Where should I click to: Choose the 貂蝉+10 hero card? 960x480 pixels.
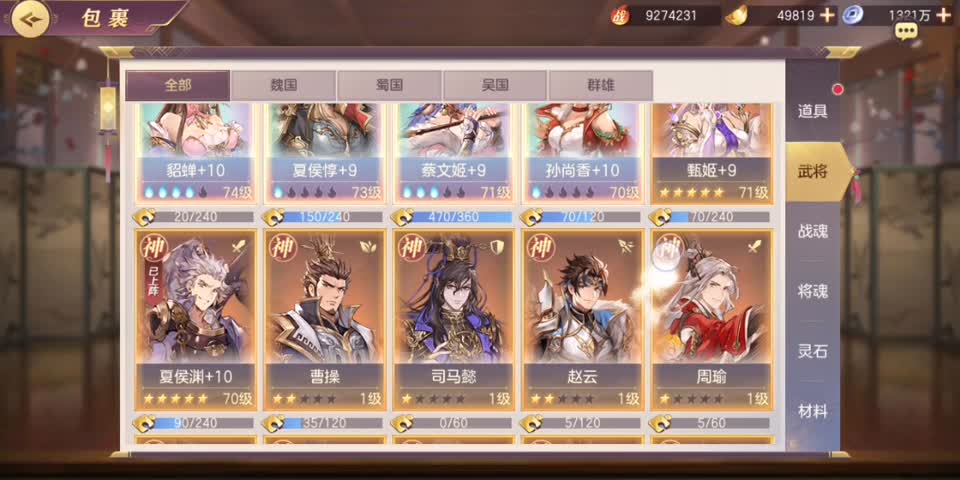pos(196,150)
